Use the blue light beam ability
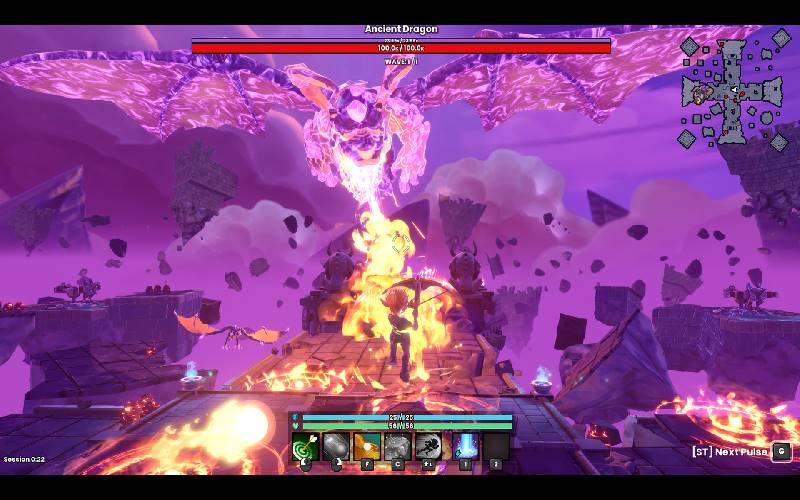 (465, 446)
